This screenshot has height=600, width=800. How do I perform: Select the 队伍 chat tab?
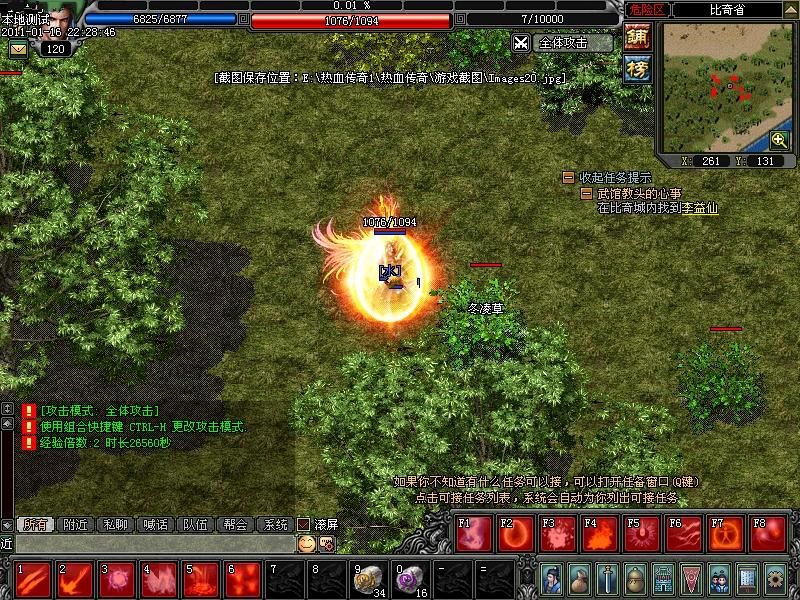[193, 524]
